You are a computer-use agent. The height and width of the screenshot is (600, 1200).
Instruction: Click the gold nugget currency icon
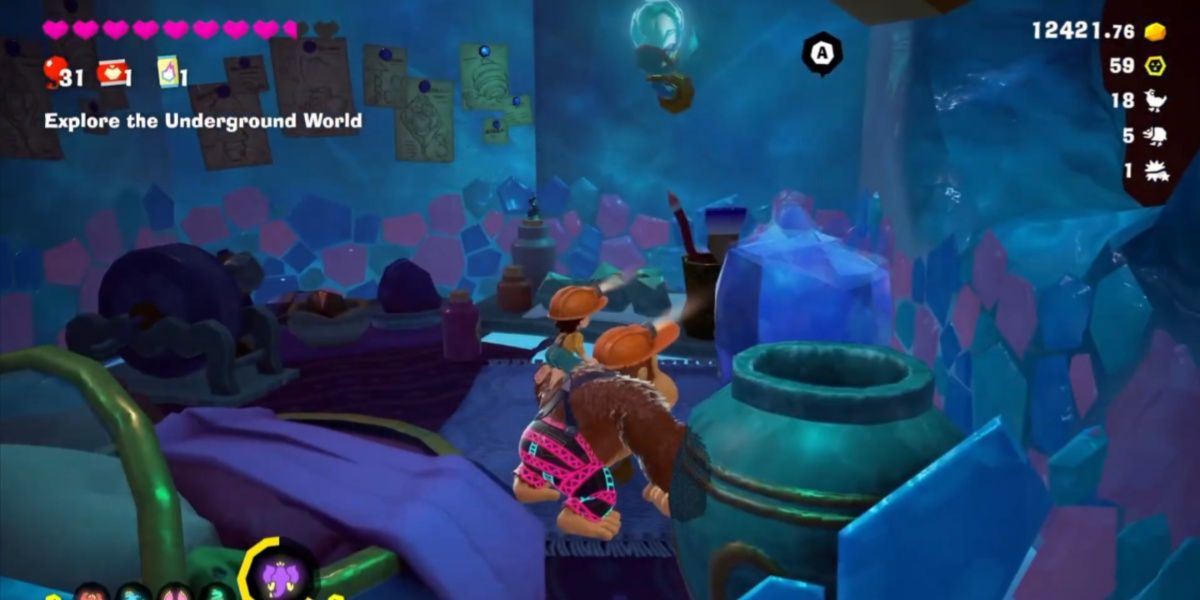click(x=1155, y=31)
